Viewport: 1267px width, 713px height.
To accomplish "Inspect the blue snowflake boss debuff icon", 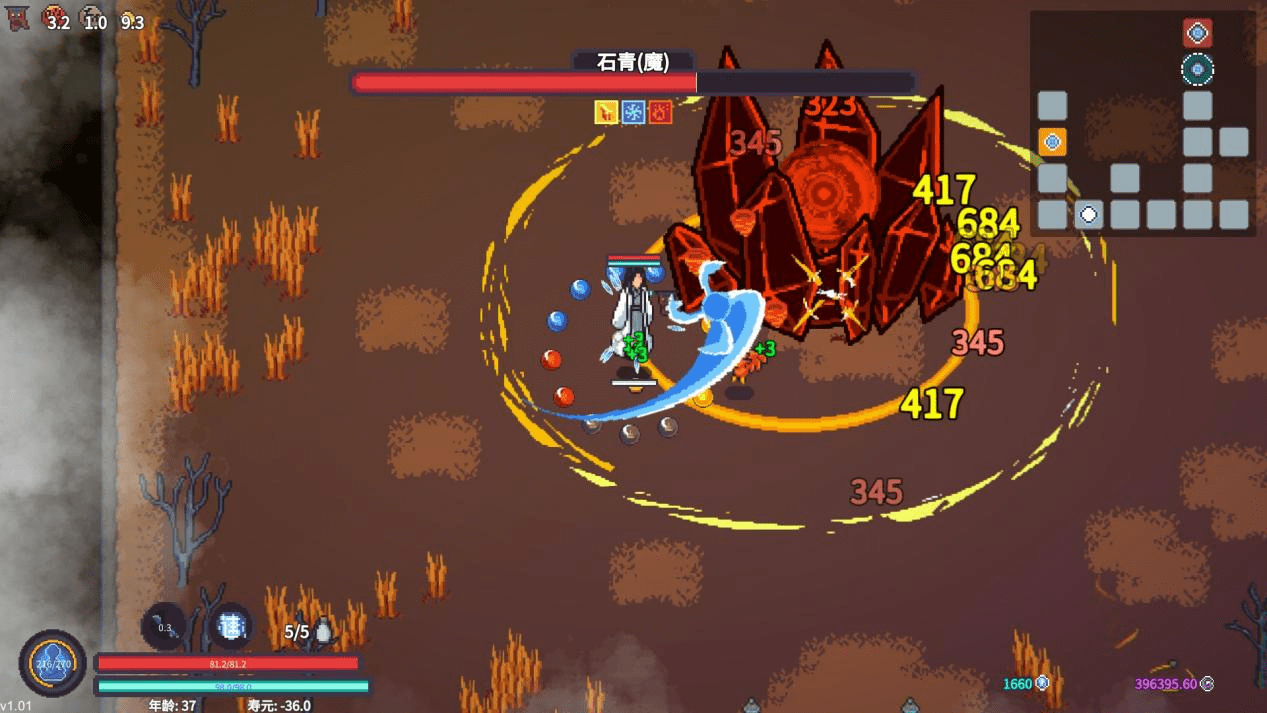I will tap(633, 112).
